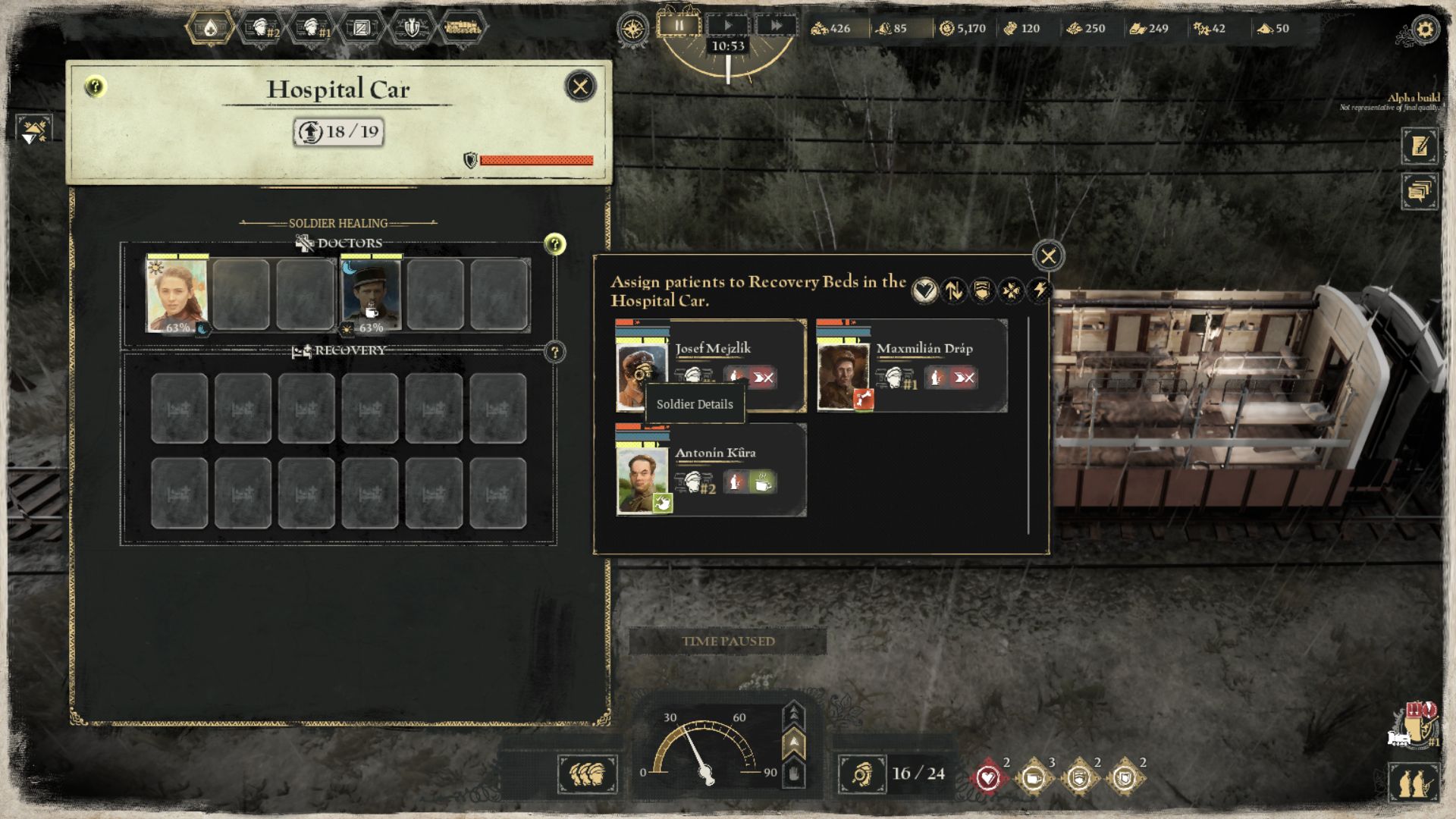This screenshot has width=1456, height=819.
Task: Toggle the up-down arrows sort order
Action: point(953,290)
